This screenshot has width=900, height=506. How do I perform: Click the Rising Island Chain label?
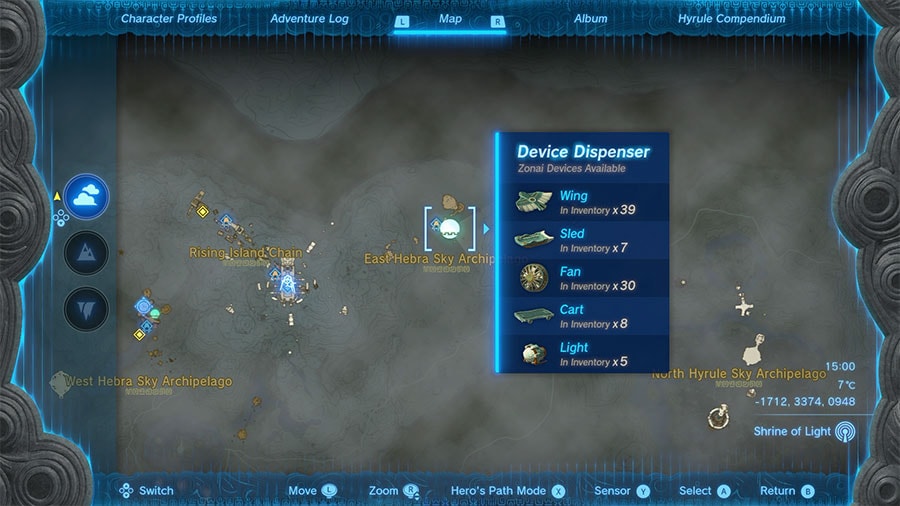[245, 253]
